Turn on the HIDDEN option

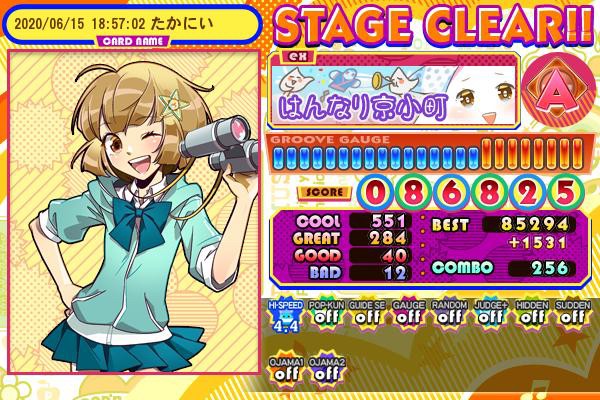pyautogui.click(x=529, y=314)
